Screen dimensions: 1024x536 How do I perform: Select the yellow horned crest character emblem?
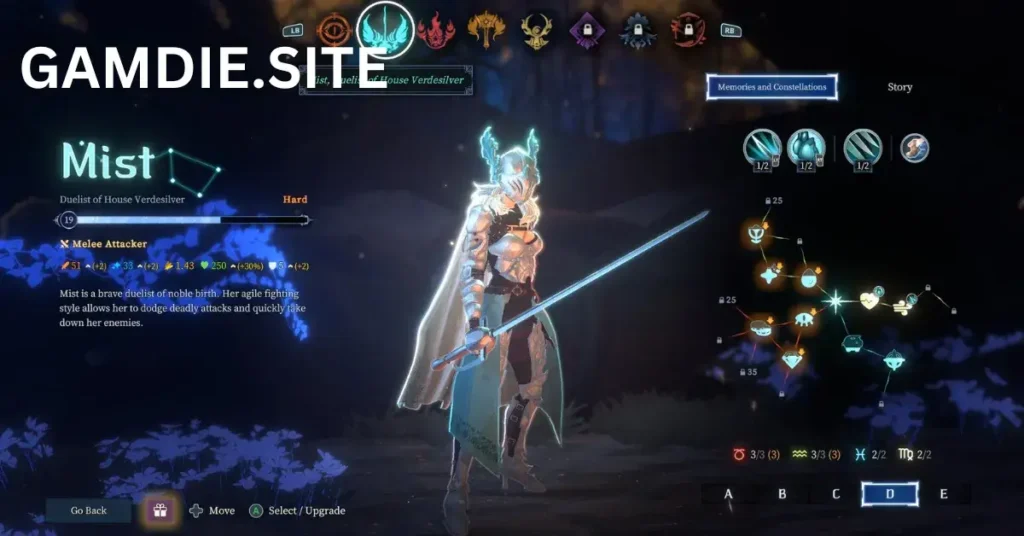(536, 30)
